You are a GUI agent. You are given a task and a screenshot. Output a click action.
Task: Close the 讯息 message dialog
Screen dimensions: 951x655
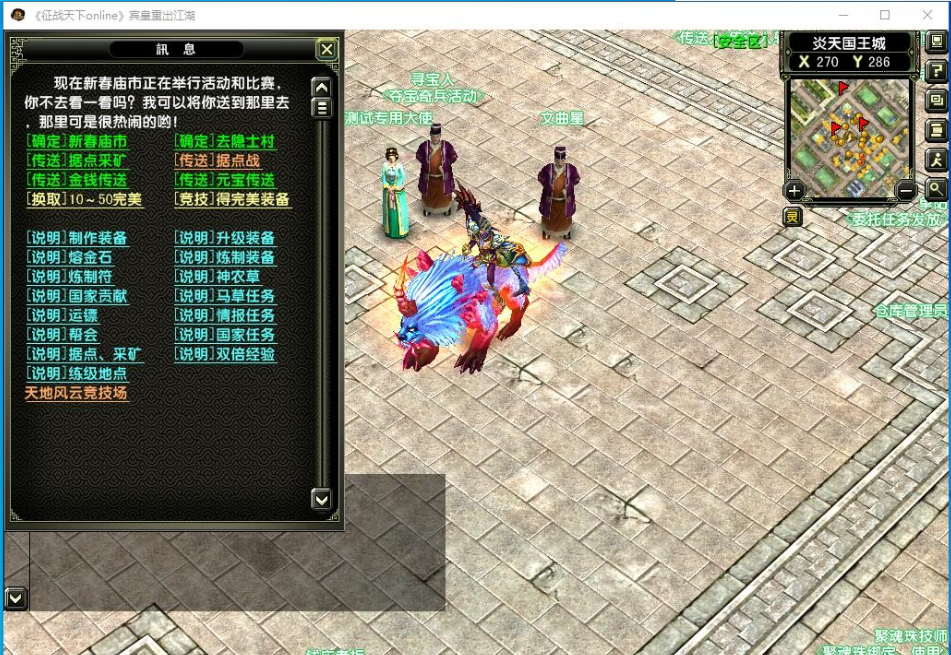coord(326,50)
